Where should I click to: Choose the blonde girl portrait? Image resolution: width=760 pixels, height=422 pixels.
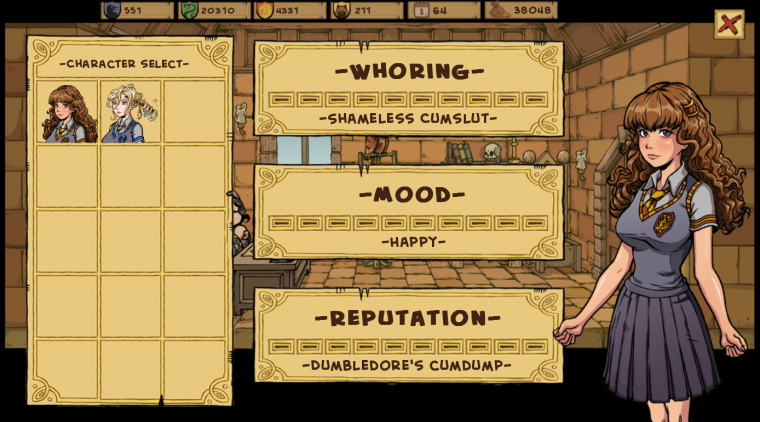130,113
